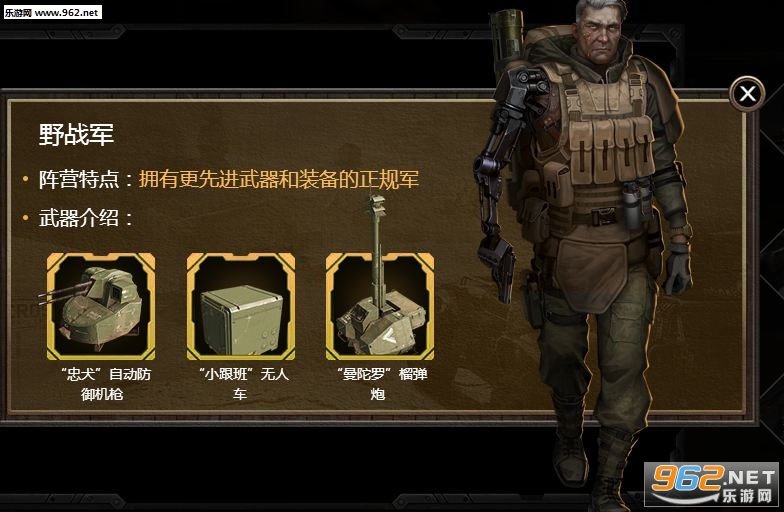Image resolution: width=784 pixels, height=512 pixels.
Task: Pick the "曼陀罗" grenade launcher icon
Action: [x=379, y=306]
